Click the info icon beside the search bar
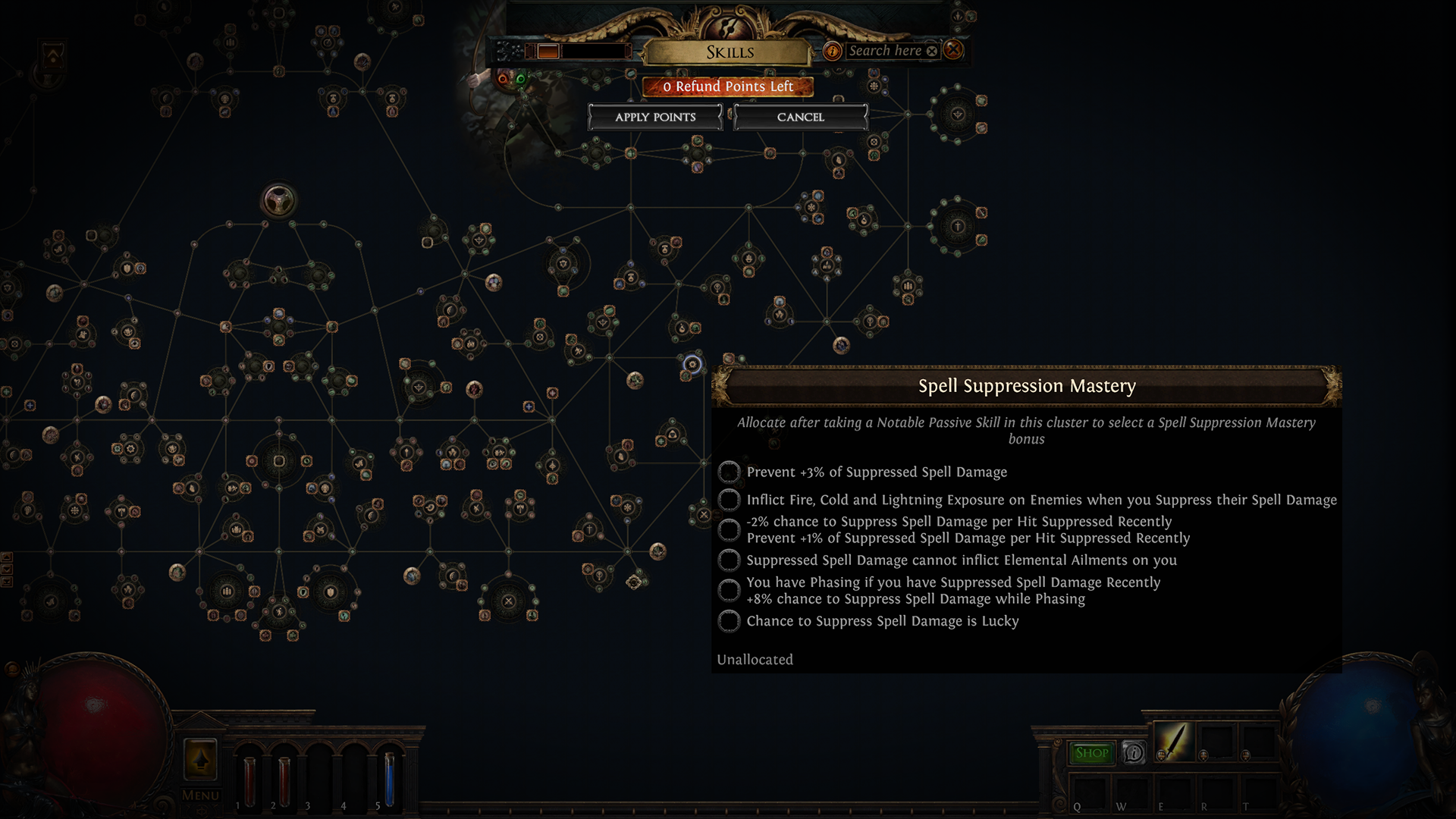The image size is (1456, 819). tap(833, 51)
